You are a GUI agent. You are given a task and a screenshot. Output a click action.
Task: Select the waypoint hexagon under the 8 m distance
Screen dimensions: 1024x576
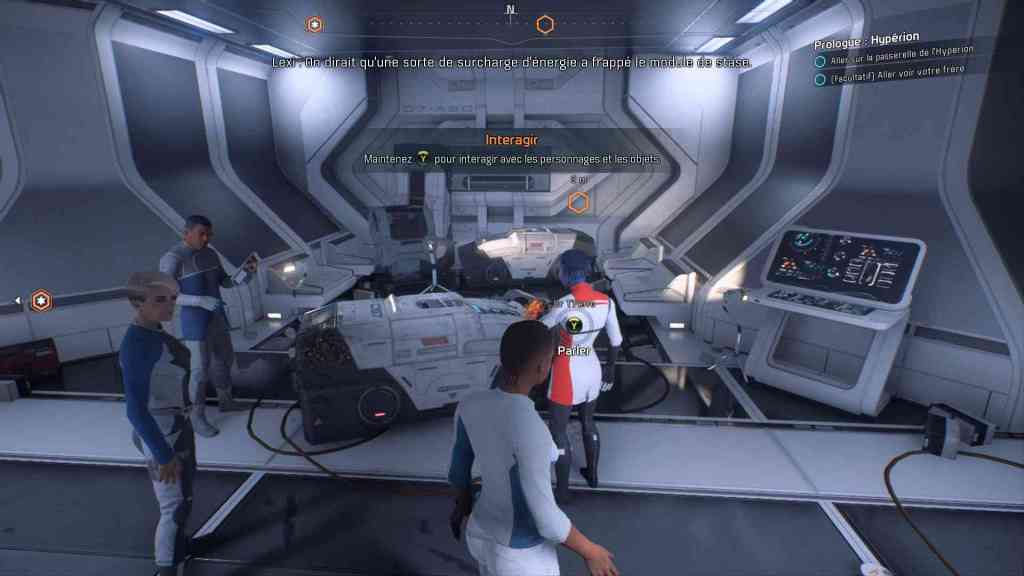578,203
